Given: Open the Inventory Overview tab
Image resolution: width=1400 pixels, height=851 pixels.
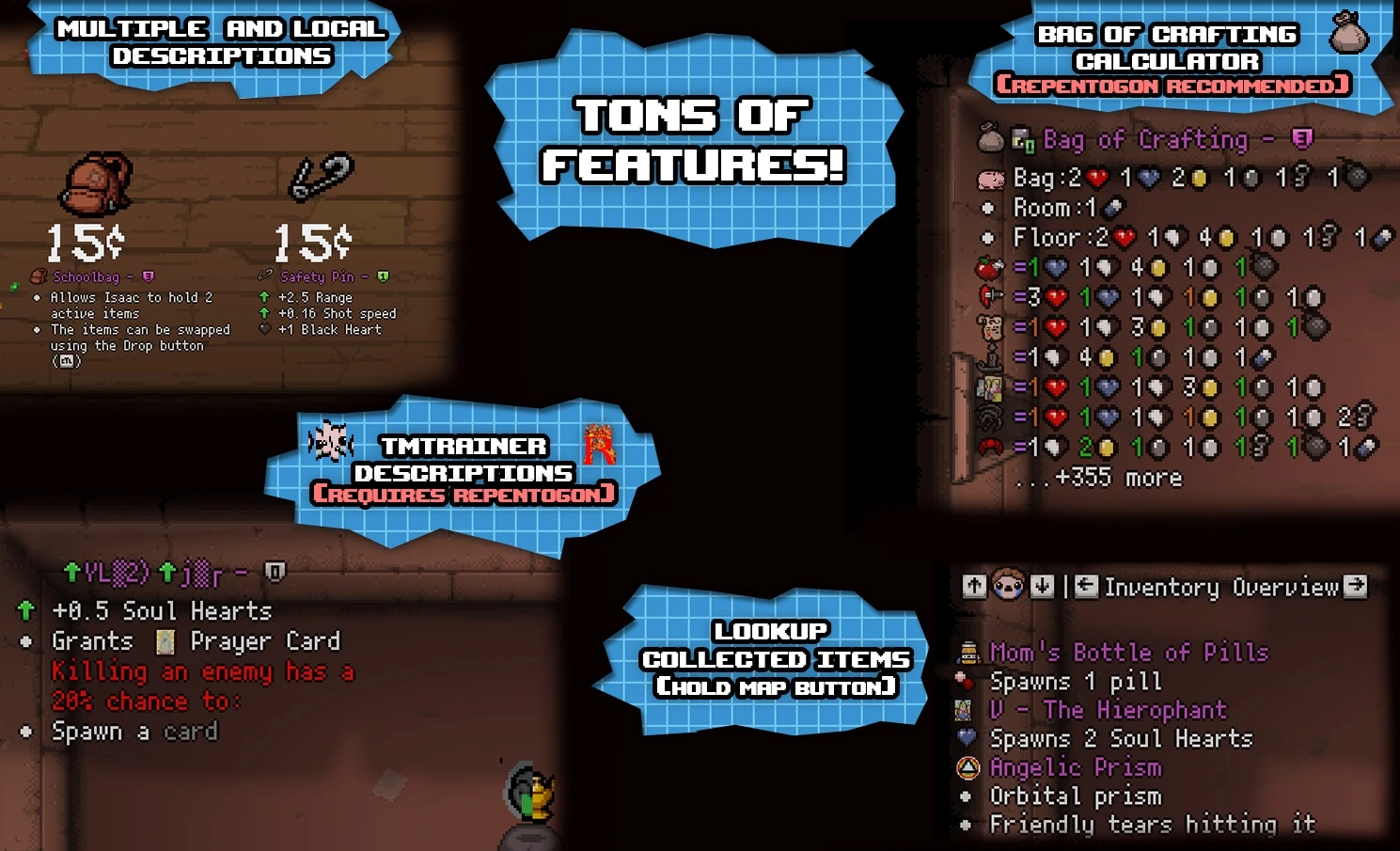Looking at the screenshot, I should point(1222,587).
